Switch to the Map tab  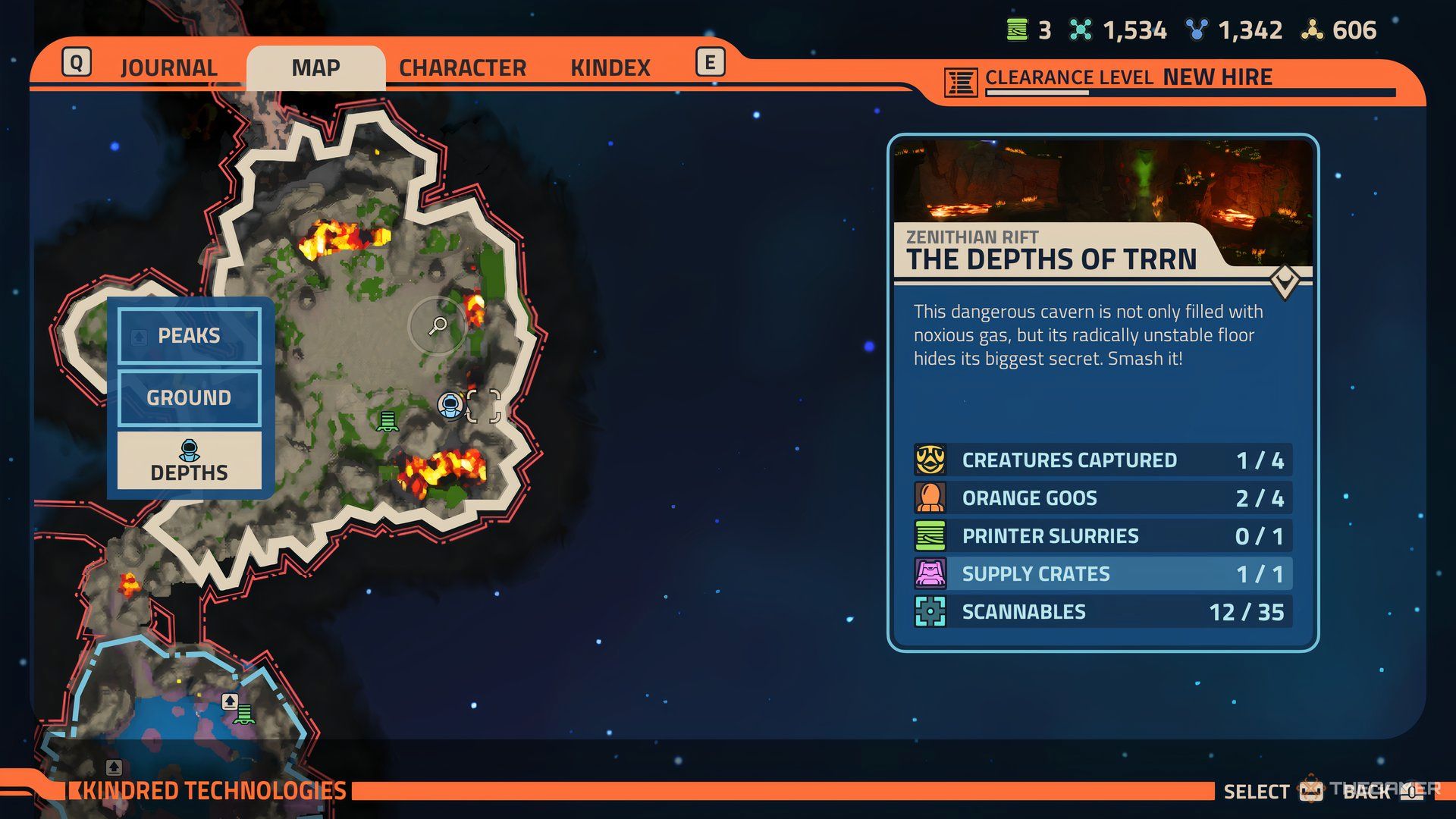point(315,67)
